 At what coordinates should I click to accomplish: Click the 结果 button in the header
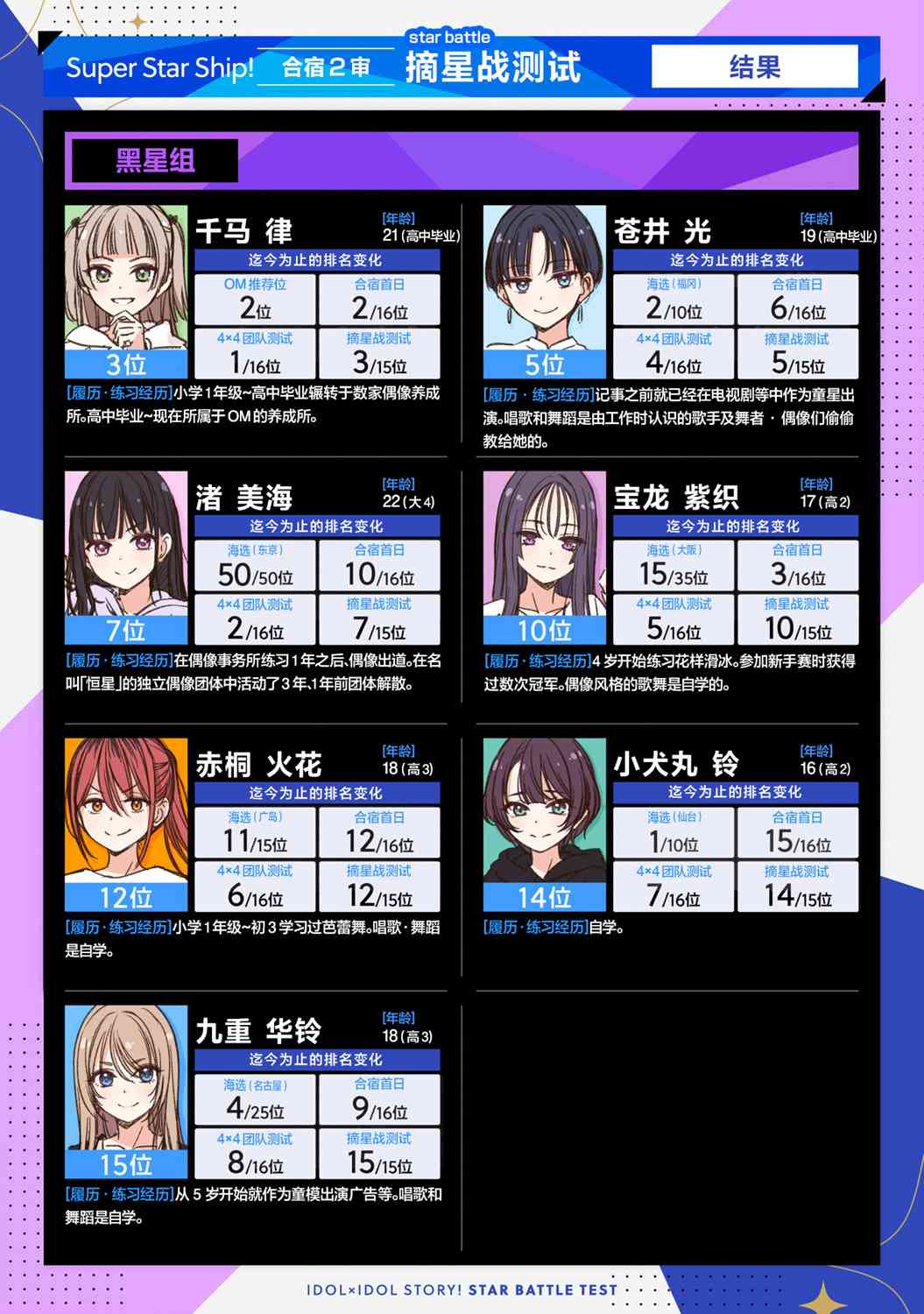(x=754, y=67)
